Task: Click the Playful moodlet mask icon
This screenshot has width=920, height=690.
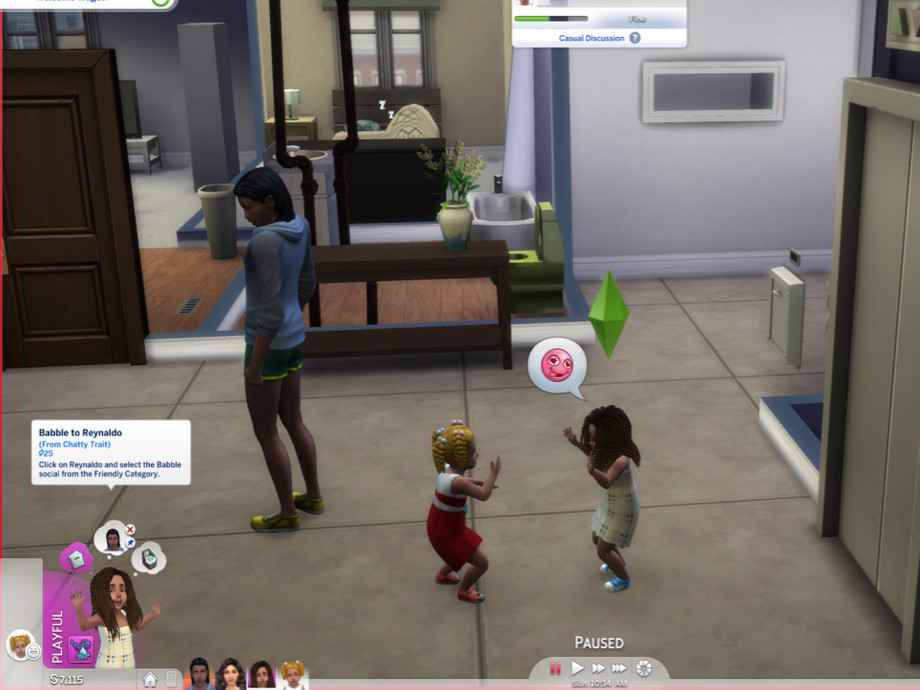Action: [80, 647]
